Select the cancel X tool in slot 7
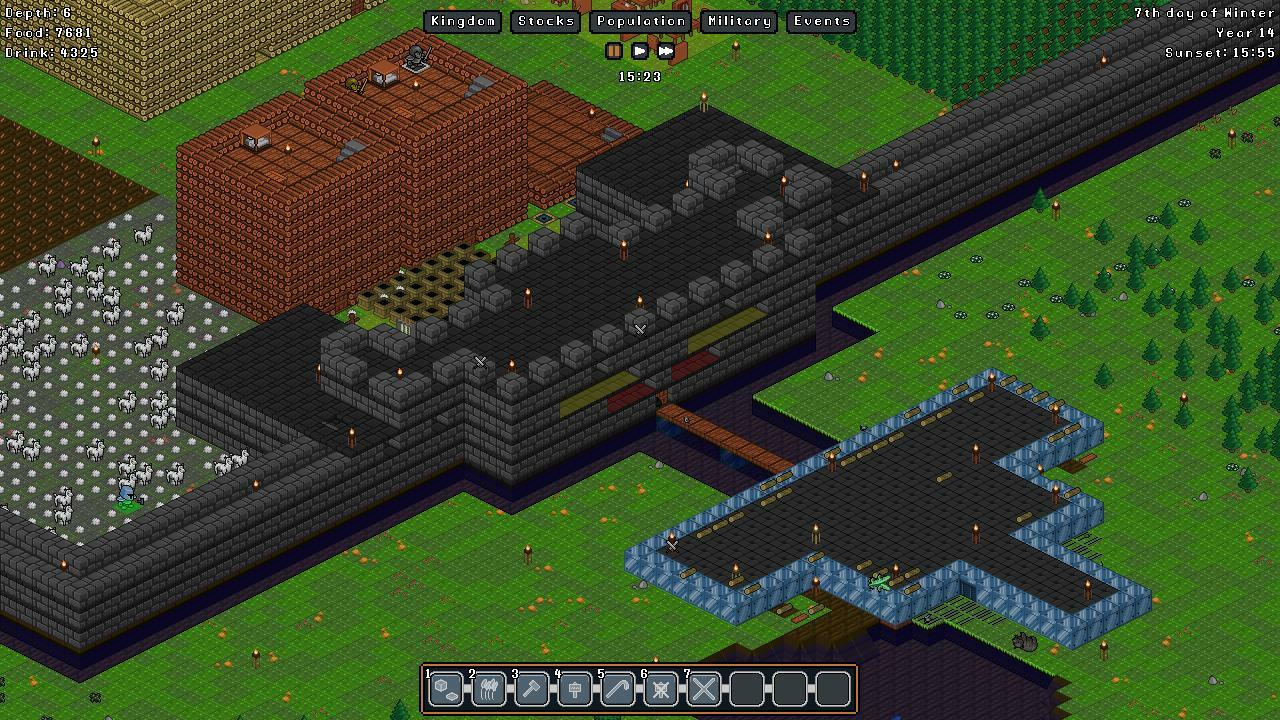 [703, 689]
